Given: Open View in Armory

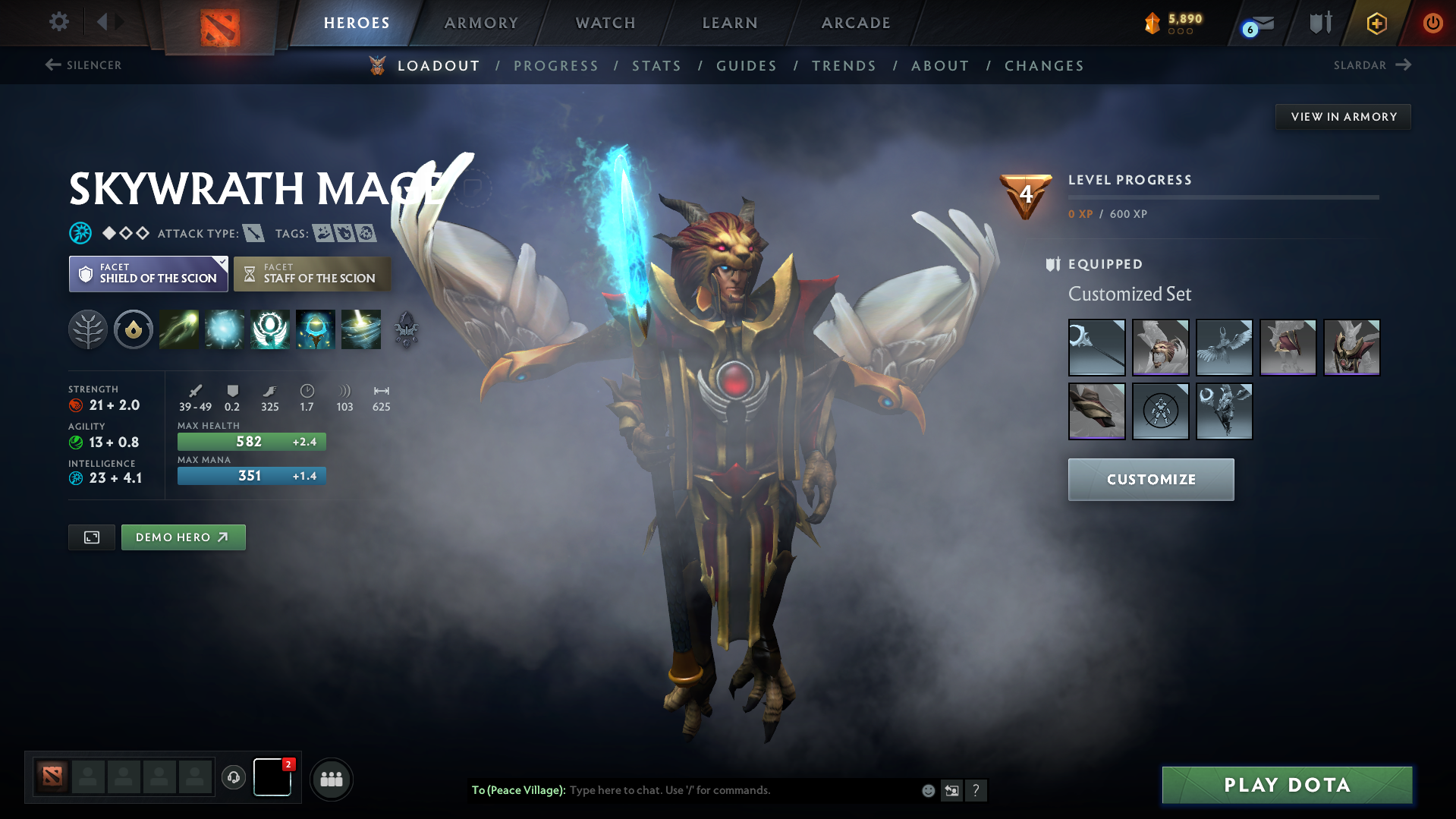Looking at the screenshot, I should 1343,116.
